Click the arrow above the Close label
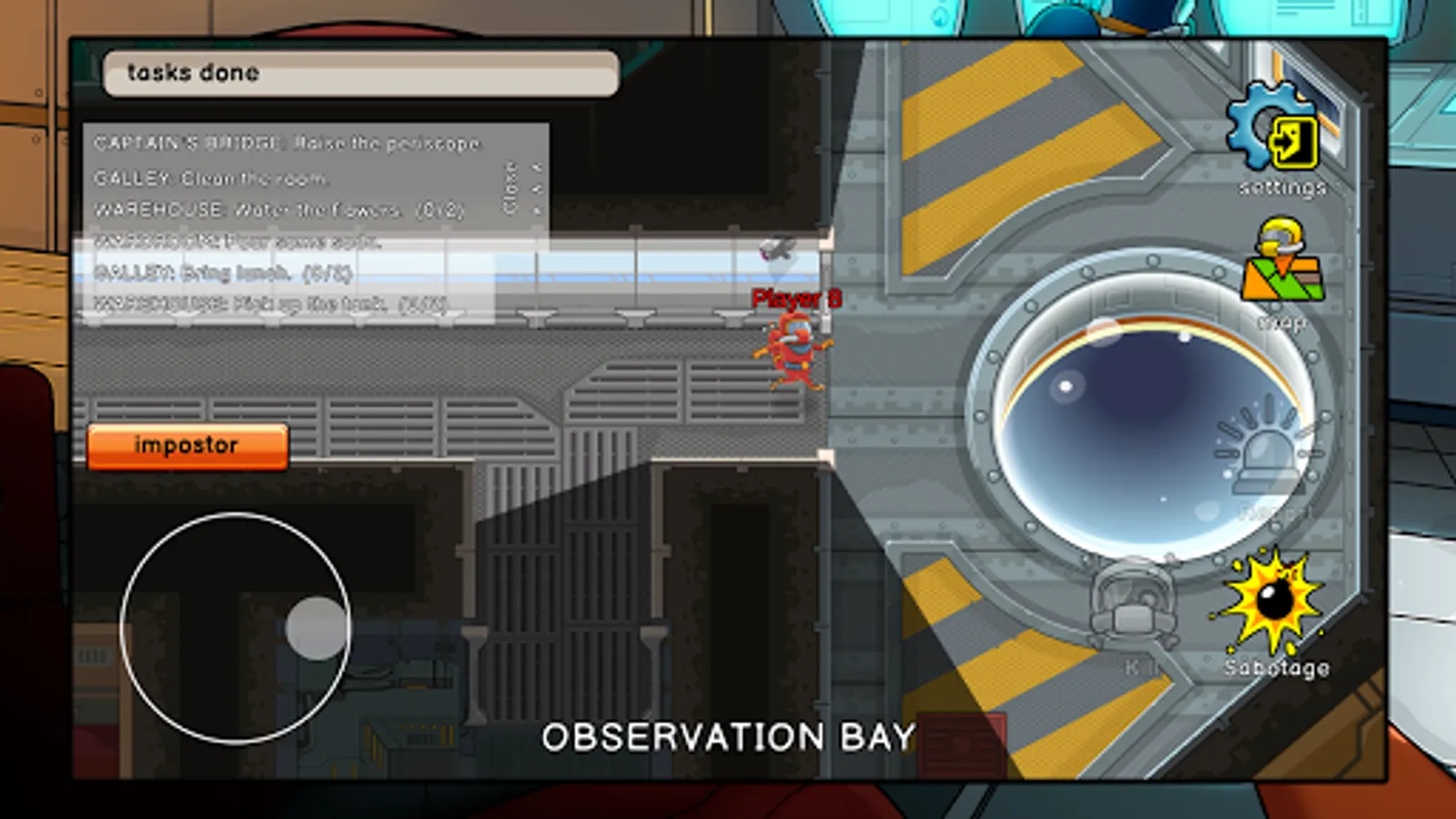 coord(539,167)
